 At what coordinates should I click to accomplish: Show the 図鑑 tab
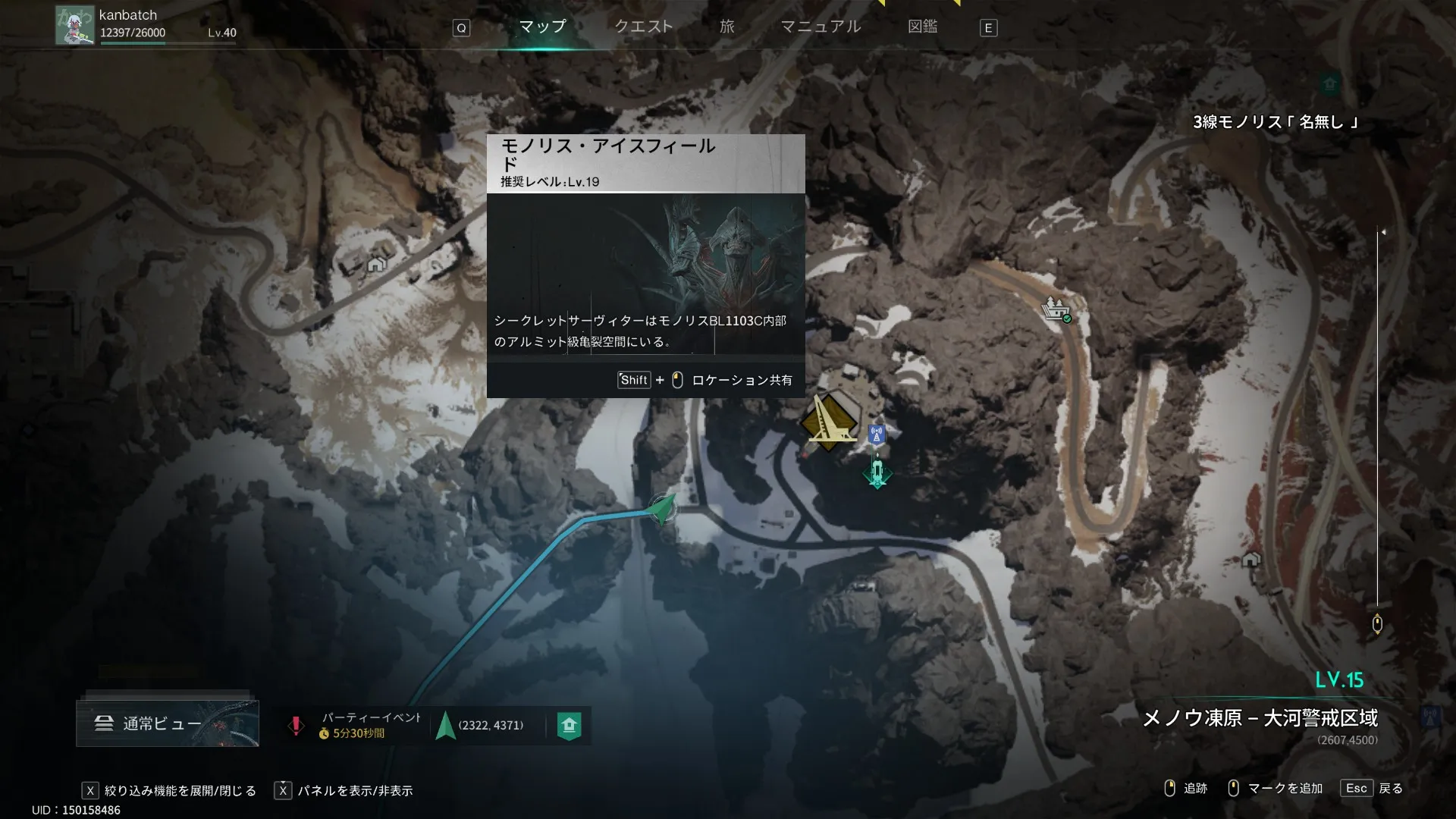coord(922,27)
